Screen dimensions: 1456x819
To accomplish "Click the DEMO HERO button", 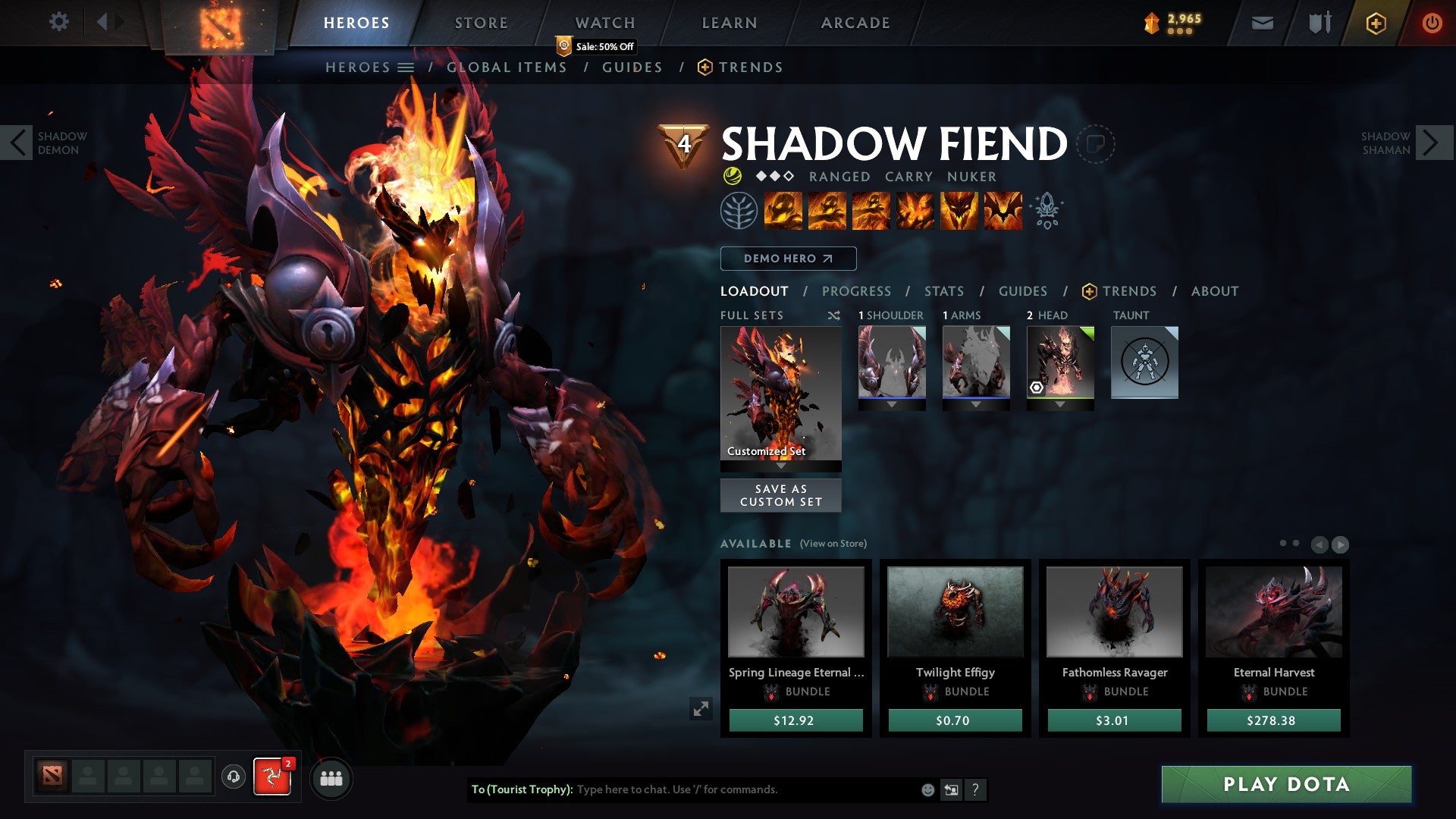I will pos(787,258).
